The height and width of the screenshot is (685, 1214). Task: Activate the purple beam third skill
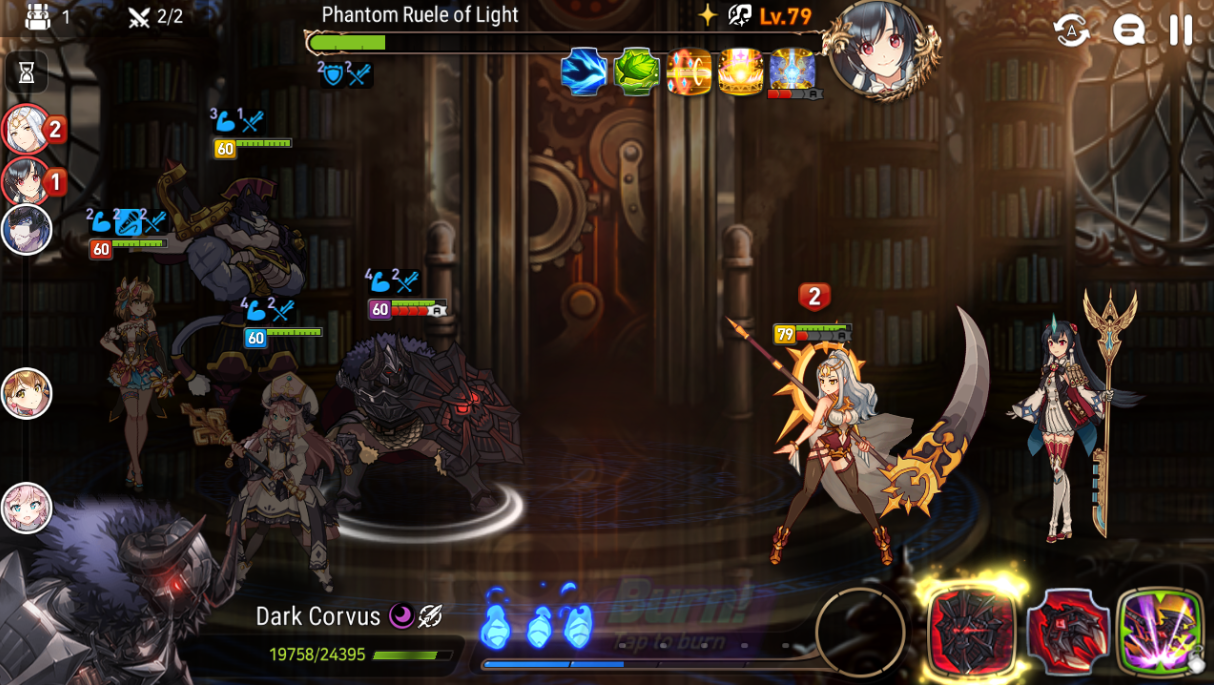(x=1160, y=632)
